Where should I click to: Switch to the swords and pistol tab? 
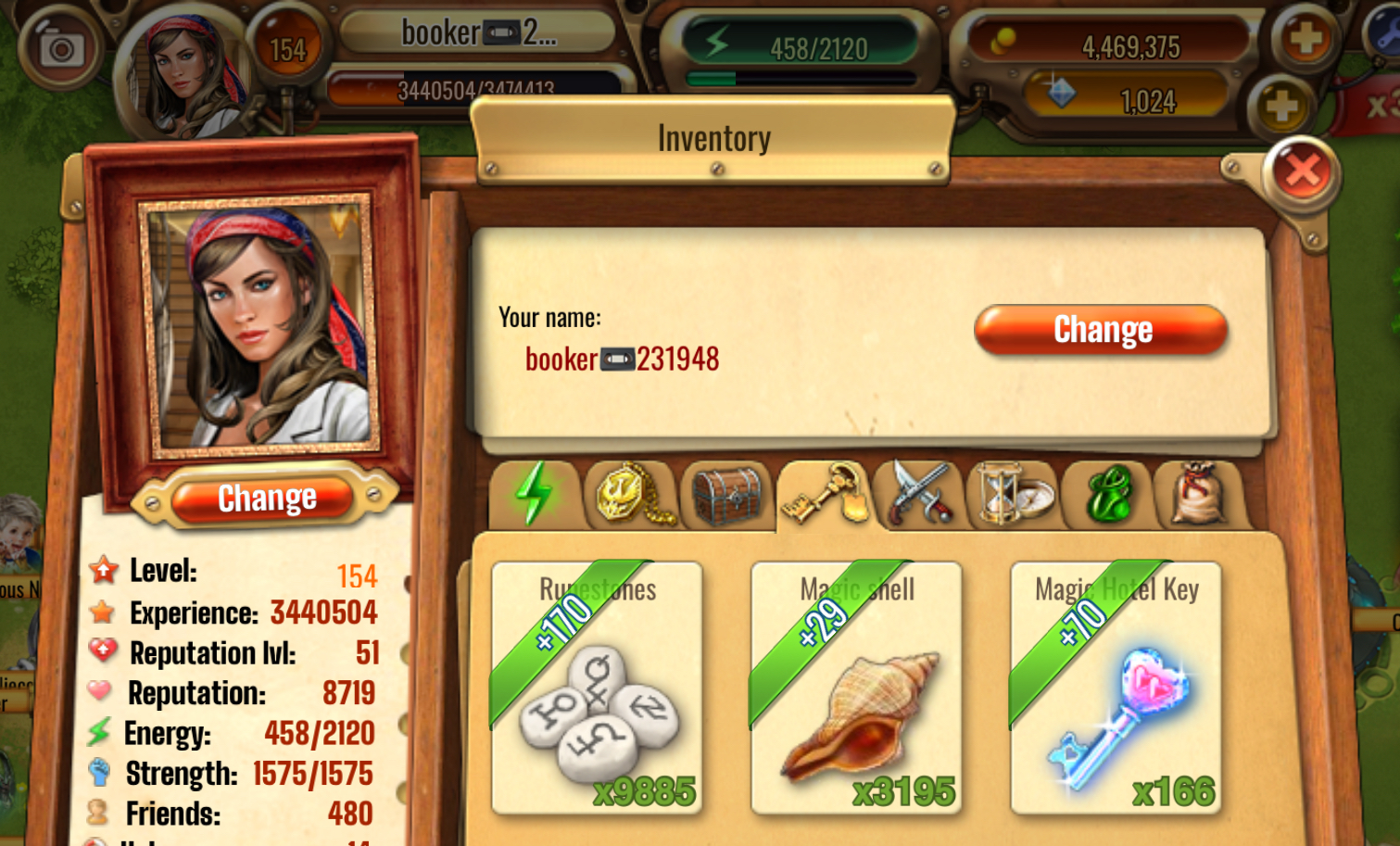click(x=918, y=496)
